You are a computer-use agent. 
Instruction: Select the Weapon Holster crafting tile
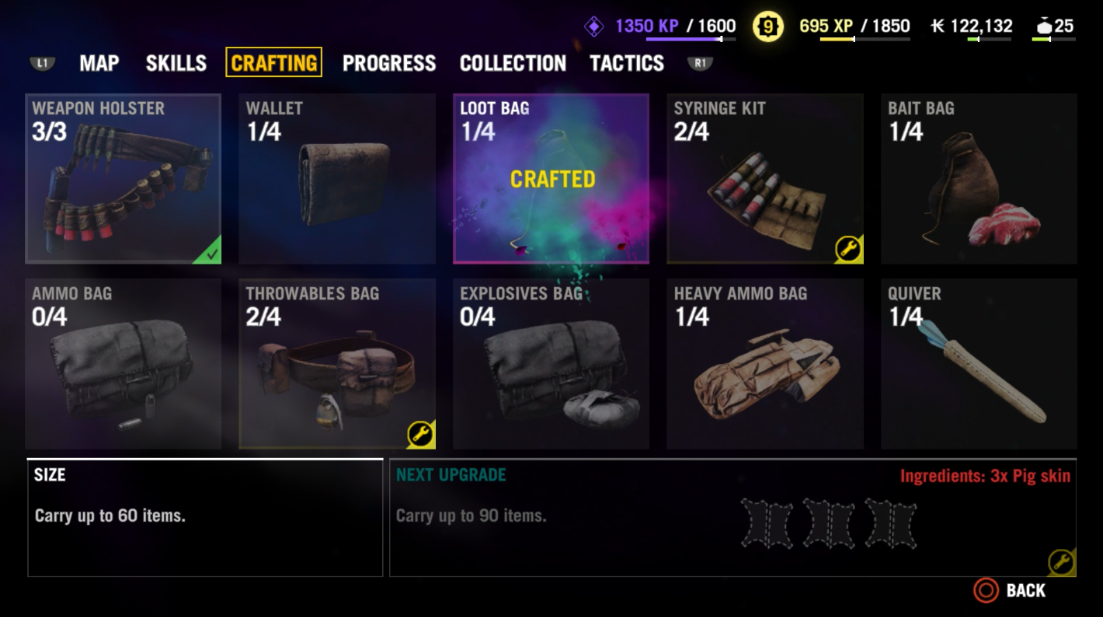coord(123,179)
